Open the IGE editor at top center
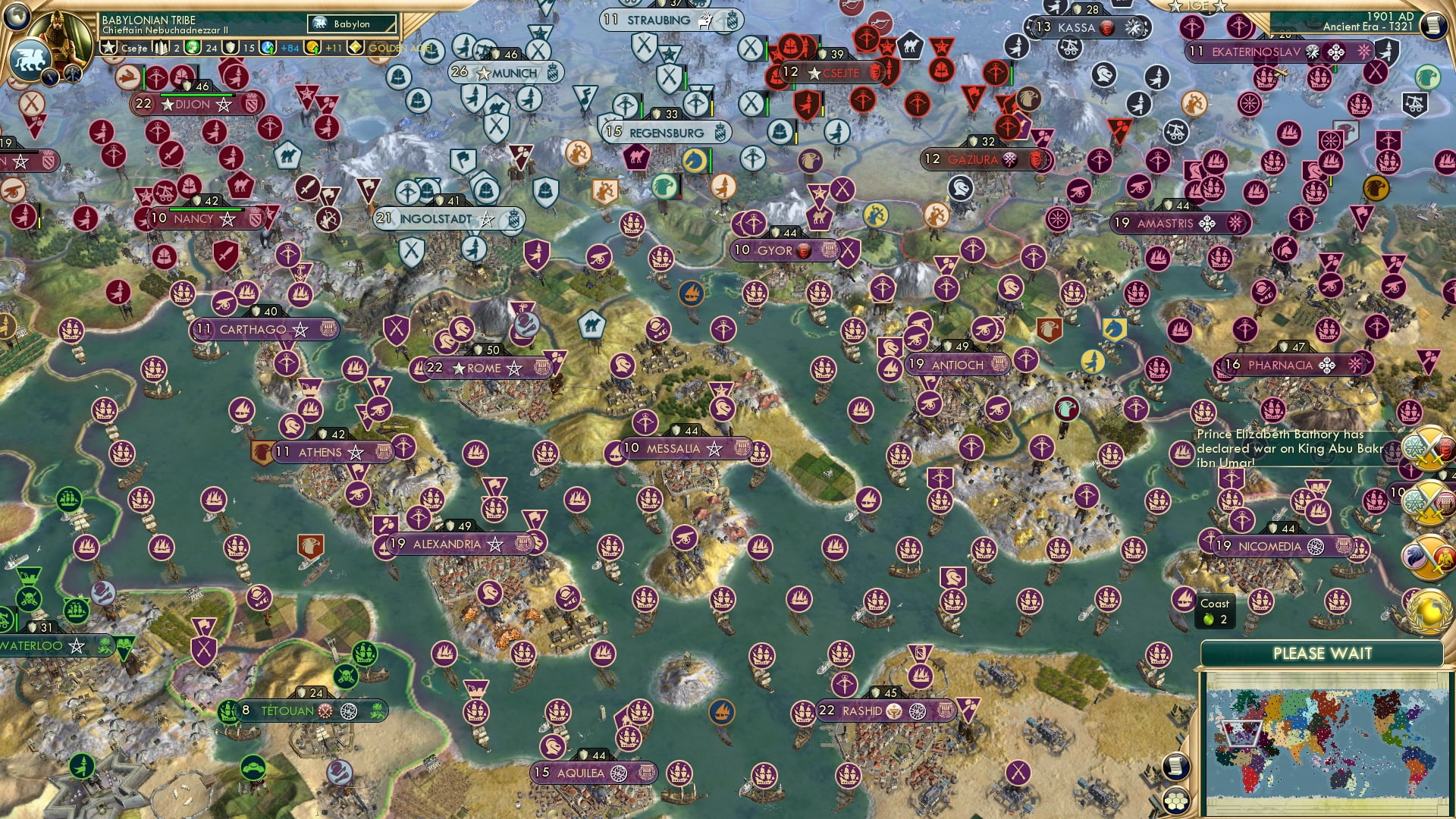1456x819 pixels. [x=1196, y=6]
